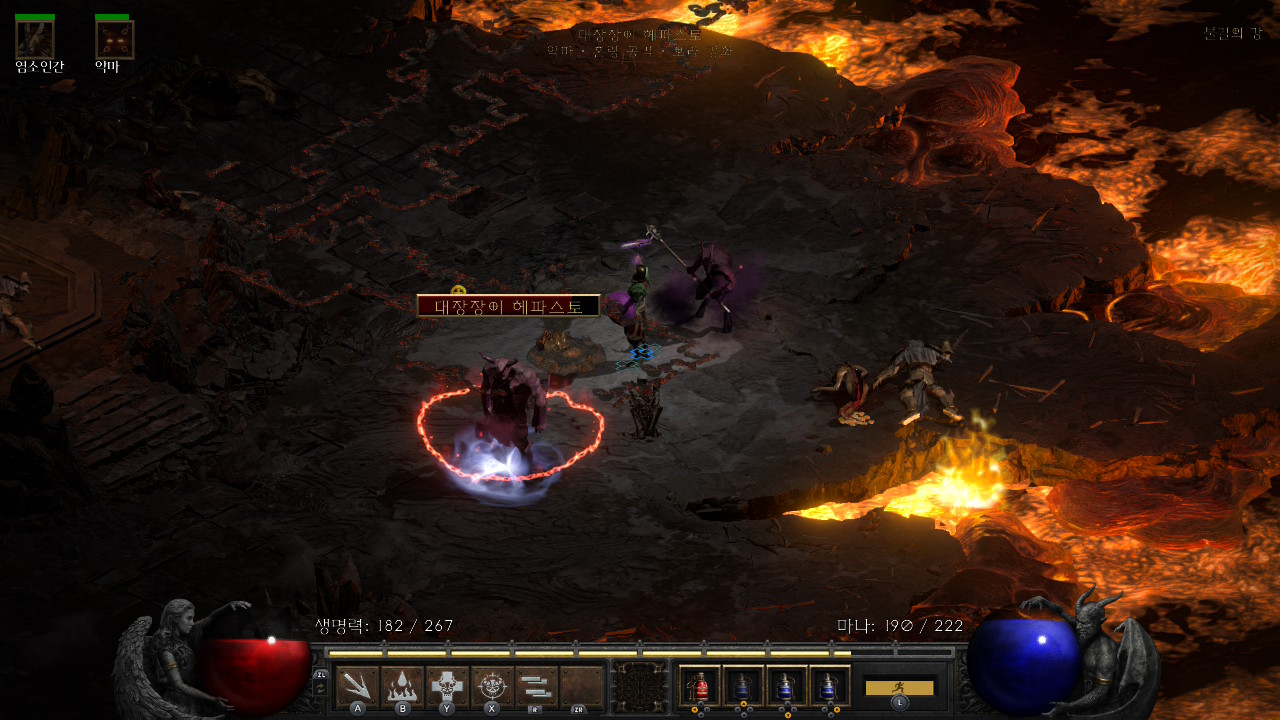The width and height of the screenshot is (1280, 720).
Task: Cast the skull-in-crosshair curse skill
Action: point(492,686)
